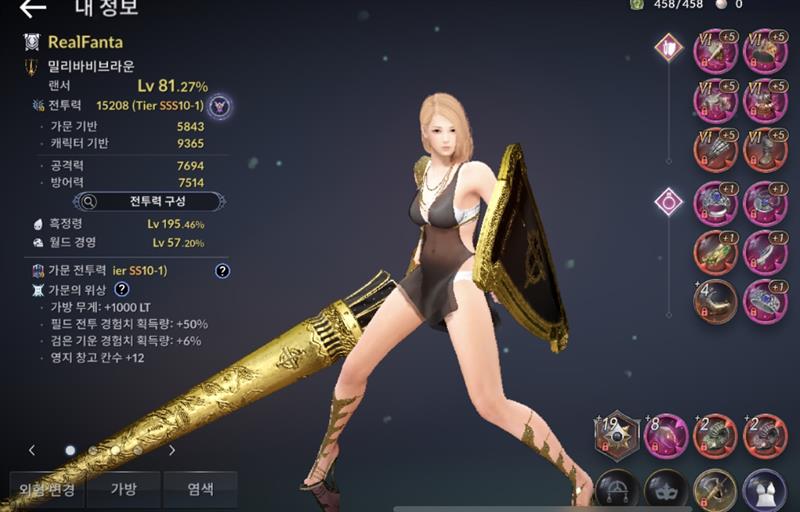Open the 전투력 구성 breakdown
800x512 pixels.
(150, 201)
